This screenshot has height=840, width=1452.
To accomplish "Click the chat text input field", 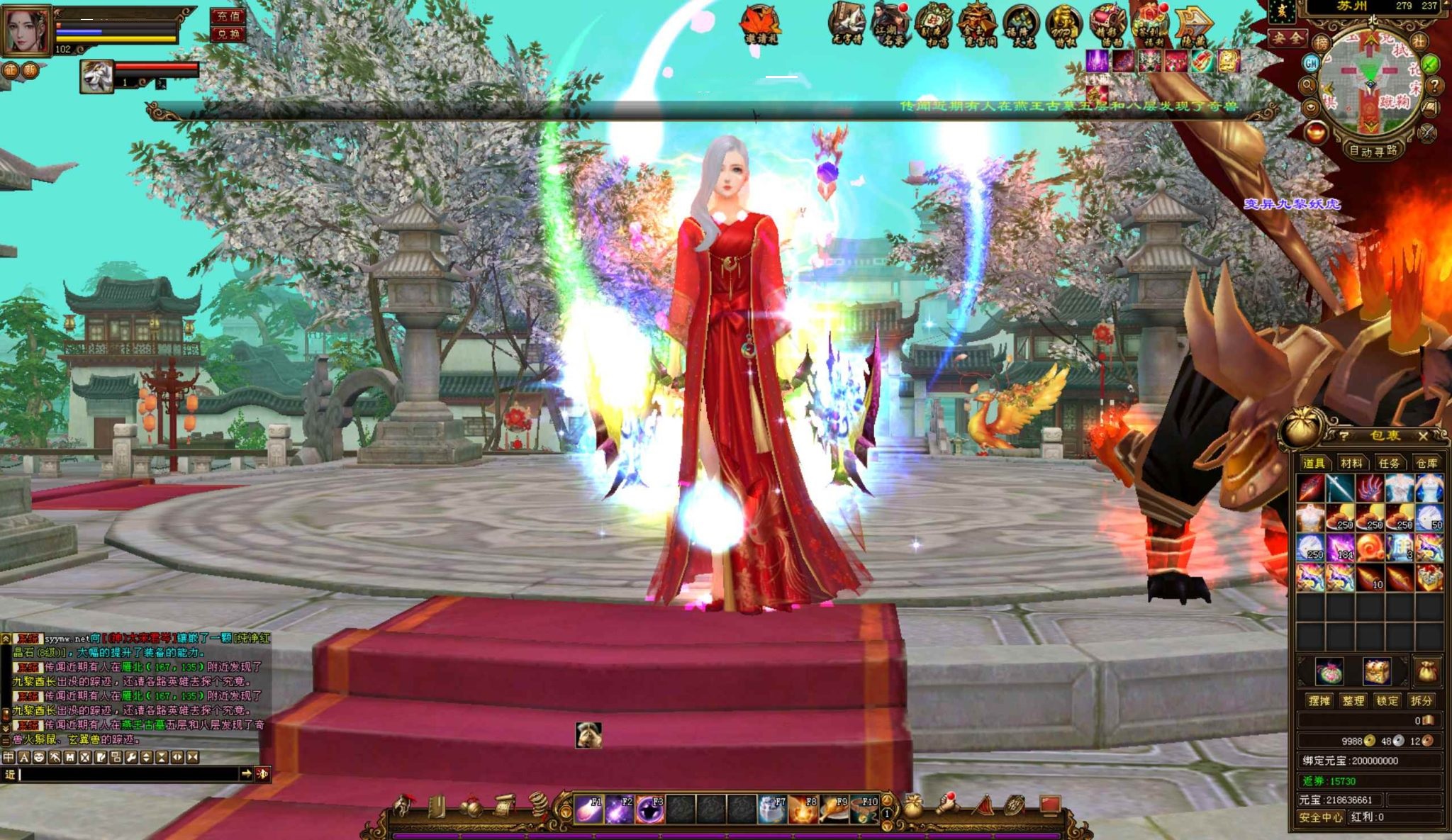I will (x=128, y=775).
